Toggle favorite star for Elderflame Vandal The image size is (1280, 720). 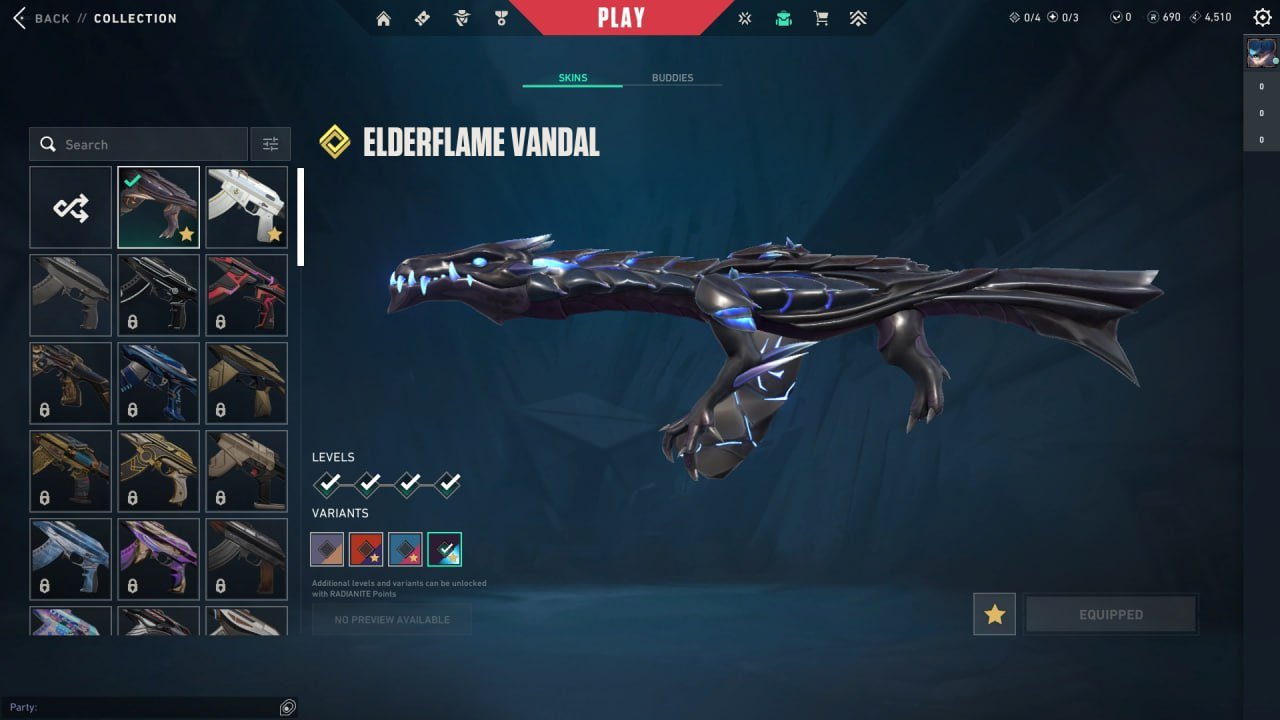[x=994, y=614]
